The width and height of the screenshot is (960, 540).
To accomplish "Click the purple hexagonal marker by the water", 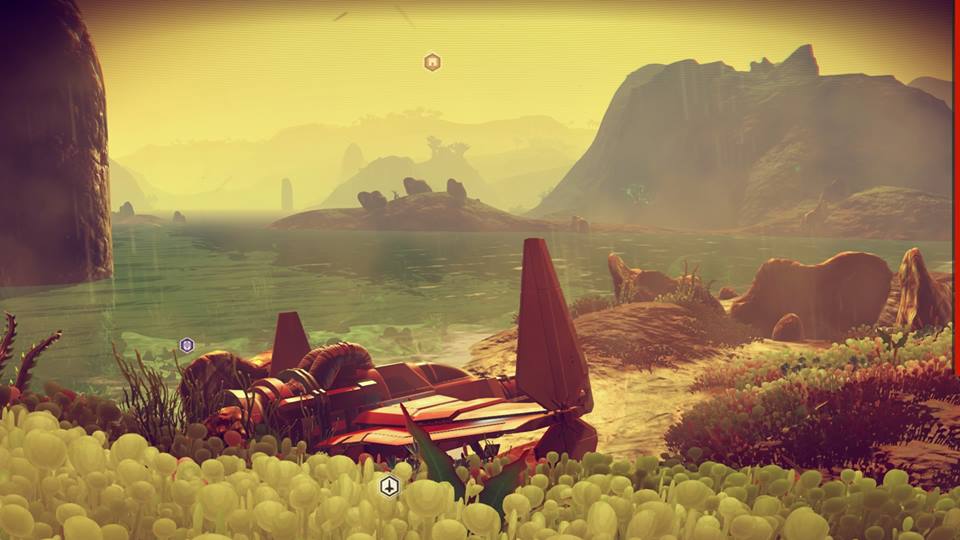I will click(186, 345).
